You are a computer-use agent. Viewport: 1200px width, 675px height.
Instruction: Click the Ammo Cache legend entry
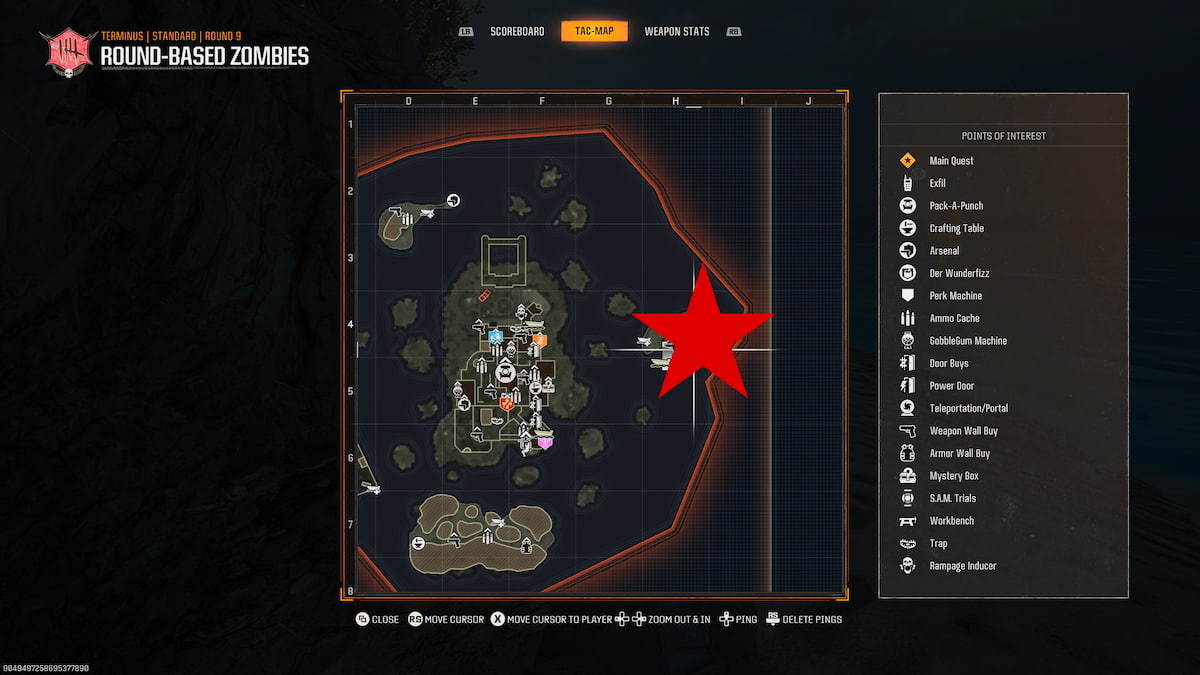[x=954, y=318]
